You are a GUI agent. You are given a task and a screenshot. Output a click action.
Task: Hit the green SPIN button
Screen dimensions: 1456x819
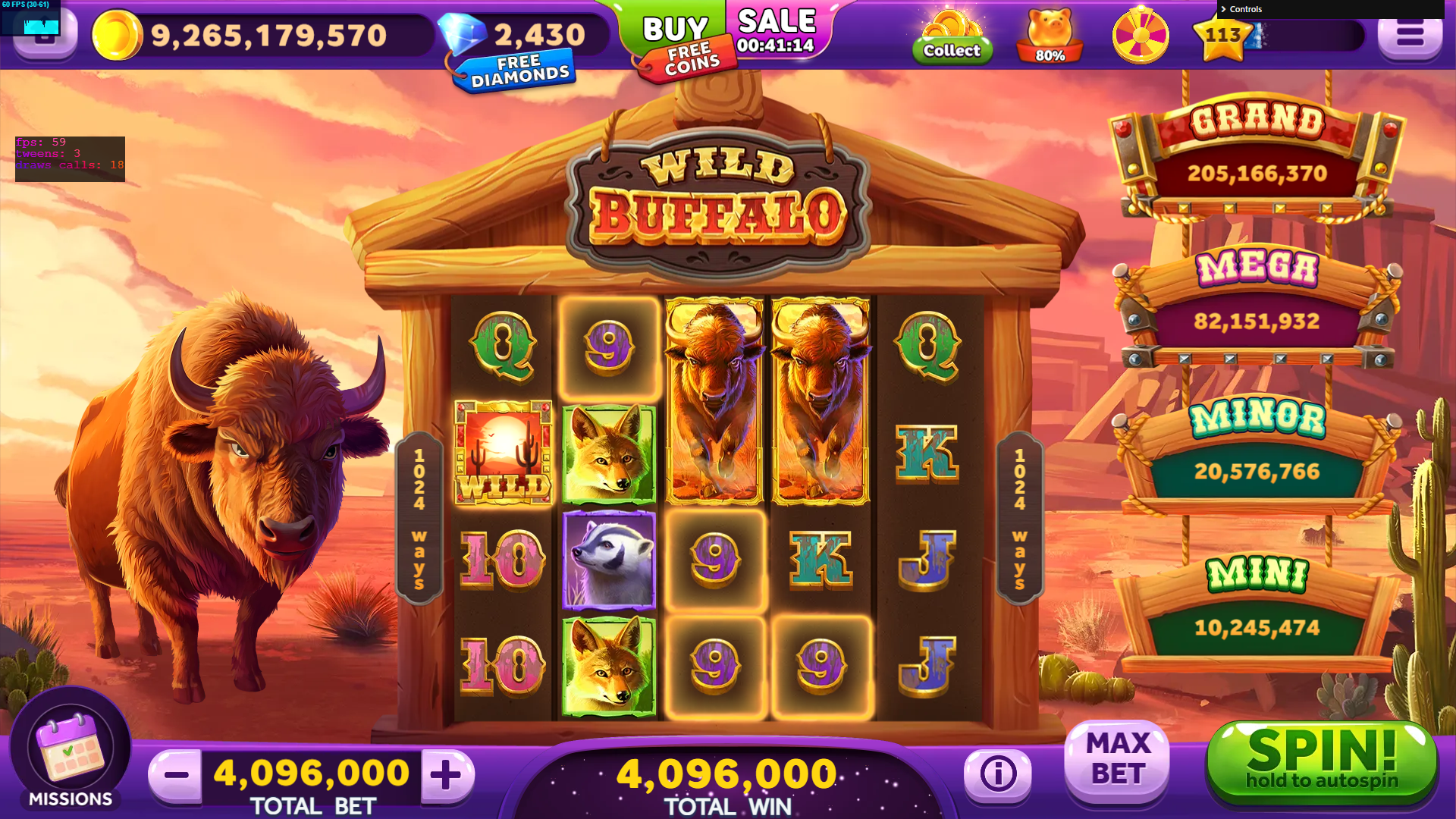tap(1321, 762)
